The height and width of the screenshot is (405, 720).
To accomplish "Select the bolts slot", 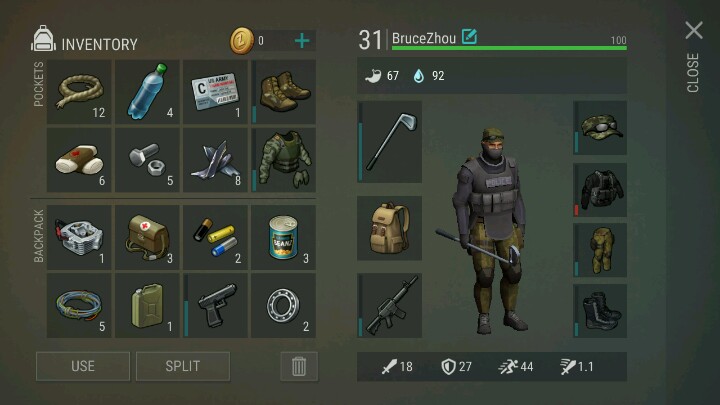I will pos(148,159).
